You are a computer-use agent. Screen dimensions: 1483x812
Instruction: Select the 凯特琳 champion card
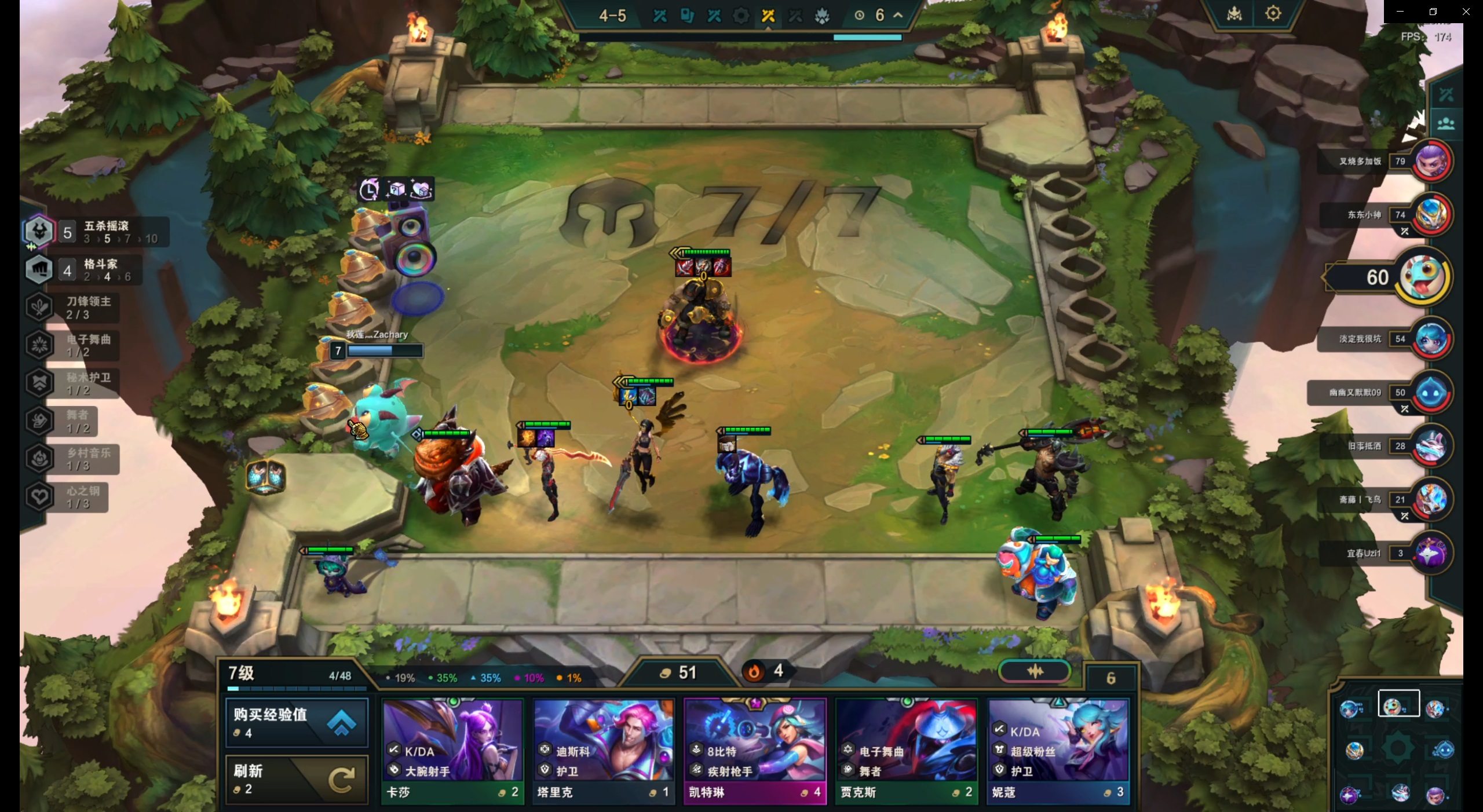tap(754, 751)
